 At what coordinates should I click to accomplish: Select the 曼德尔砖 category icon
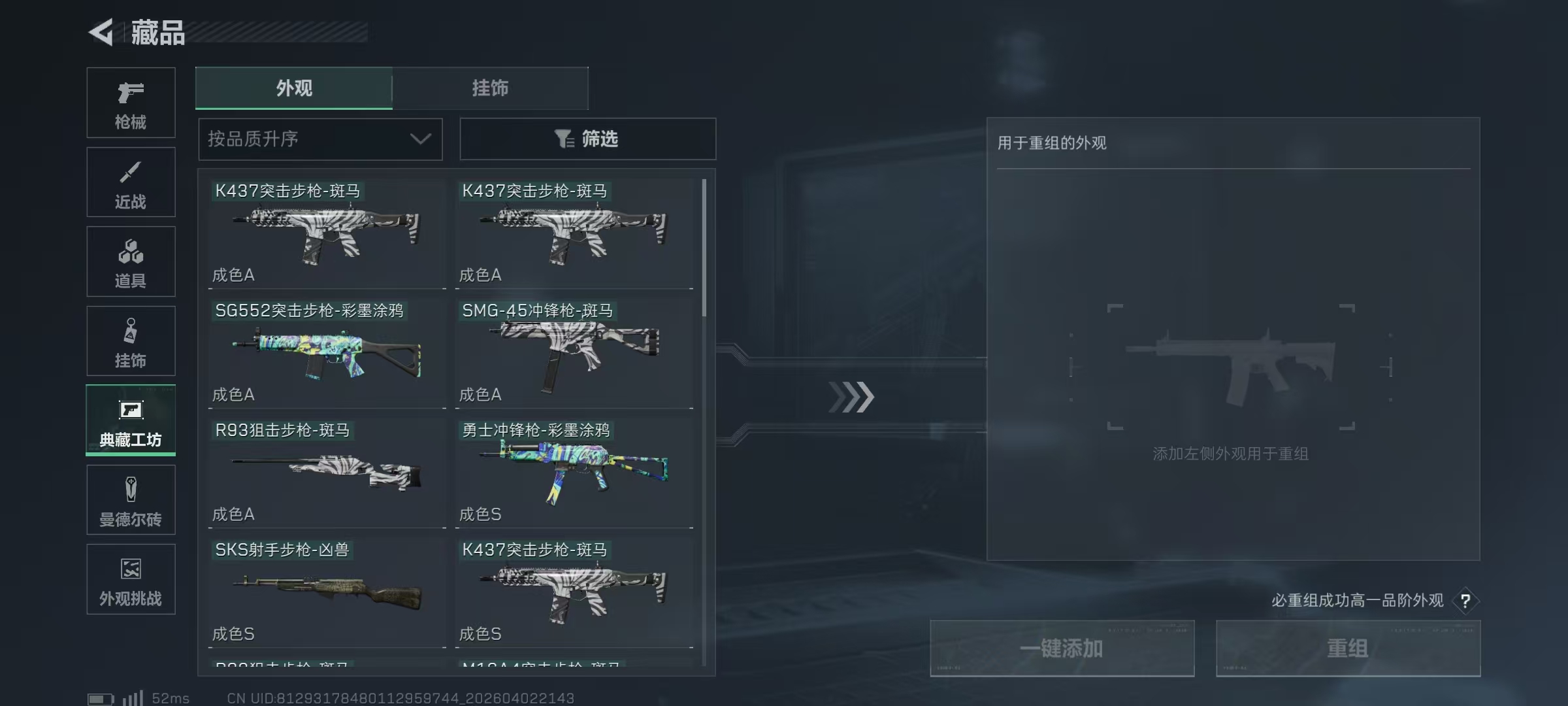[x=131, y=499]
